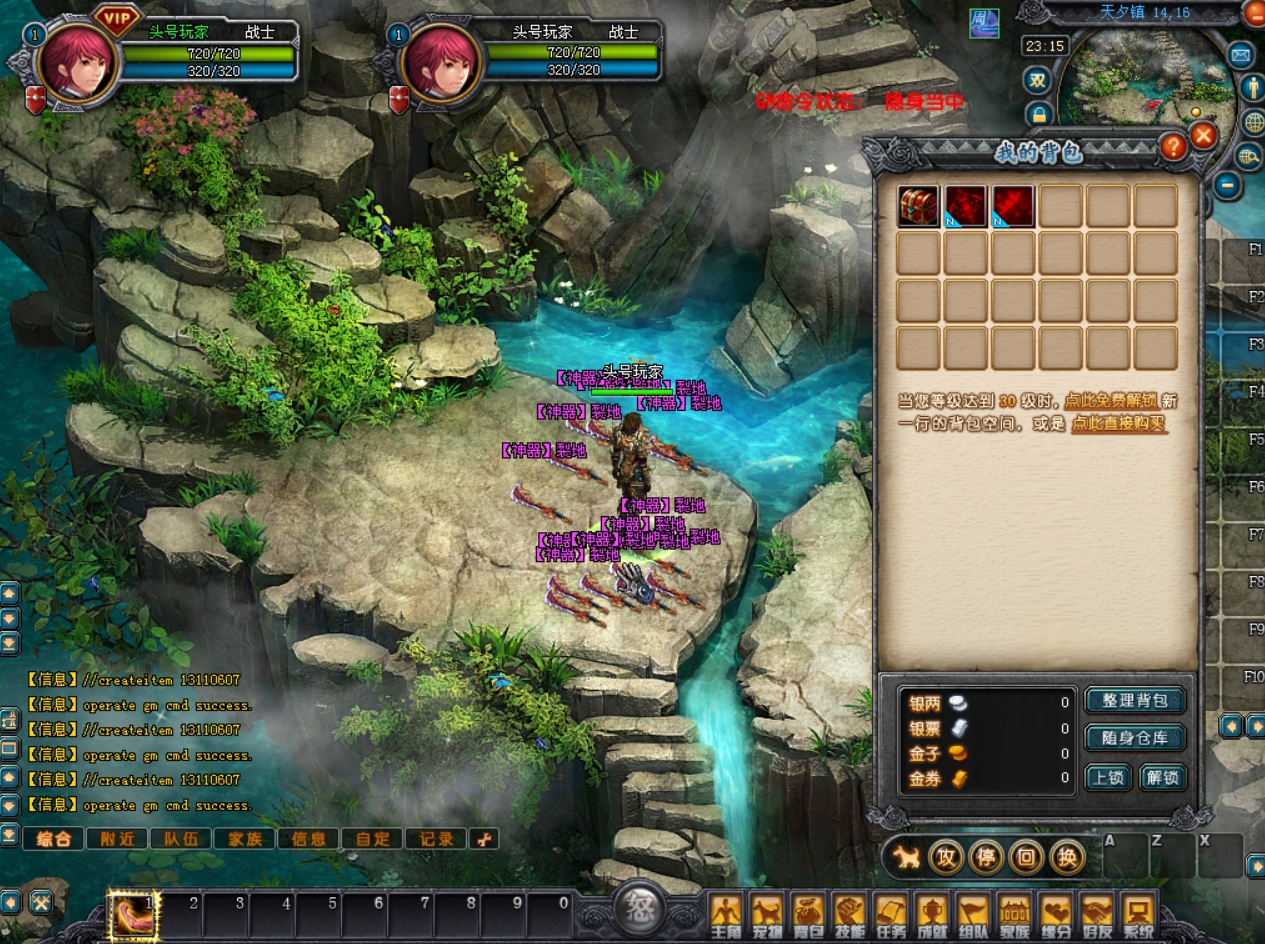The width and height of the screenshot is (1265, 944).
Task: Click the 解锁 unlock button
Action: pos(1162,777)
